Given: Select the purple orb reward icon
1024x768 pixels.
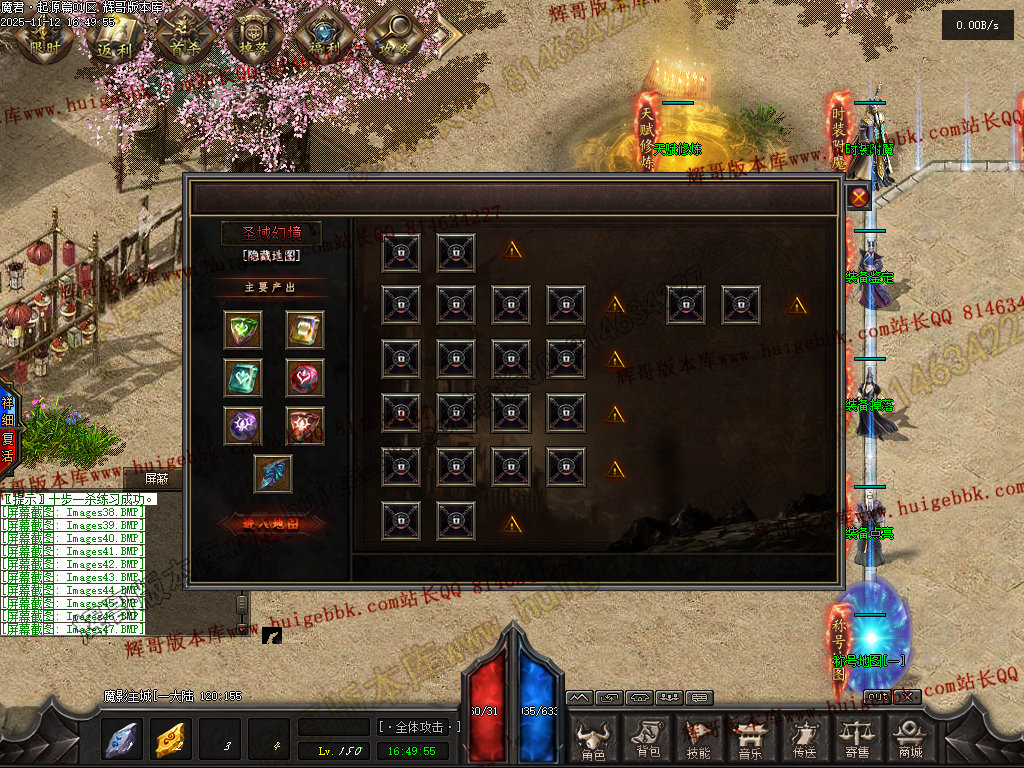Looking at the screenshot, I should 243,425.
